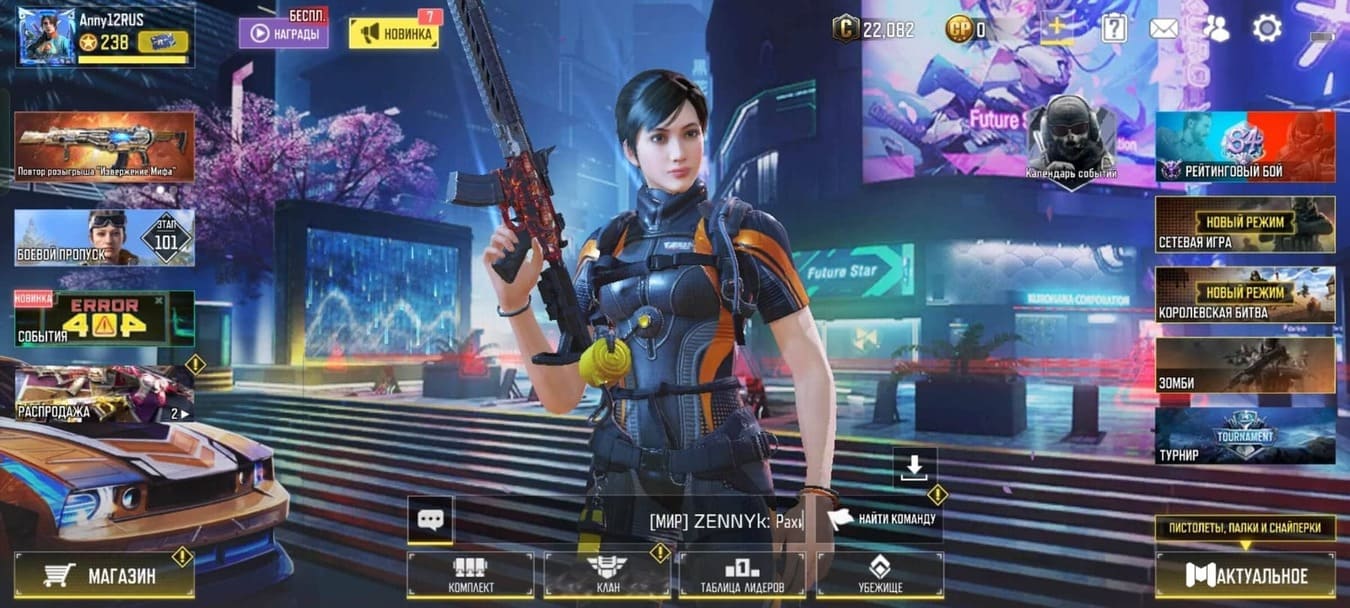The height and width of the screenshot is (608, 1350).
Task: Open the НАГРАДЫ rewards button
Action: pos(283,33)
